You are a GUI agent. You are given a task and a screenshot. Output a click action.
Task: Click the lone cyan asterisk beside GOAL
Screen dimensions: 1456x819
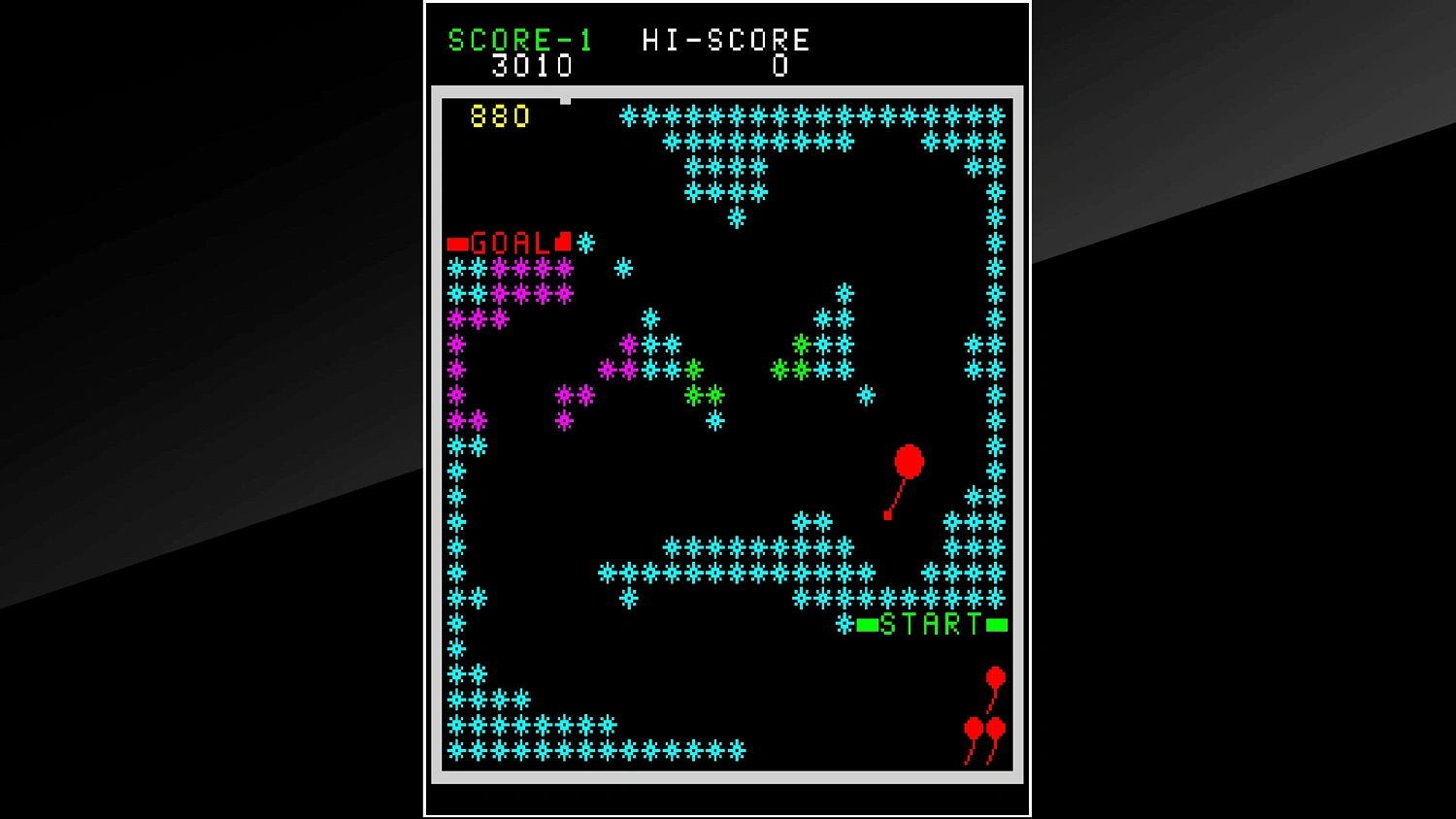click(584, 243)
